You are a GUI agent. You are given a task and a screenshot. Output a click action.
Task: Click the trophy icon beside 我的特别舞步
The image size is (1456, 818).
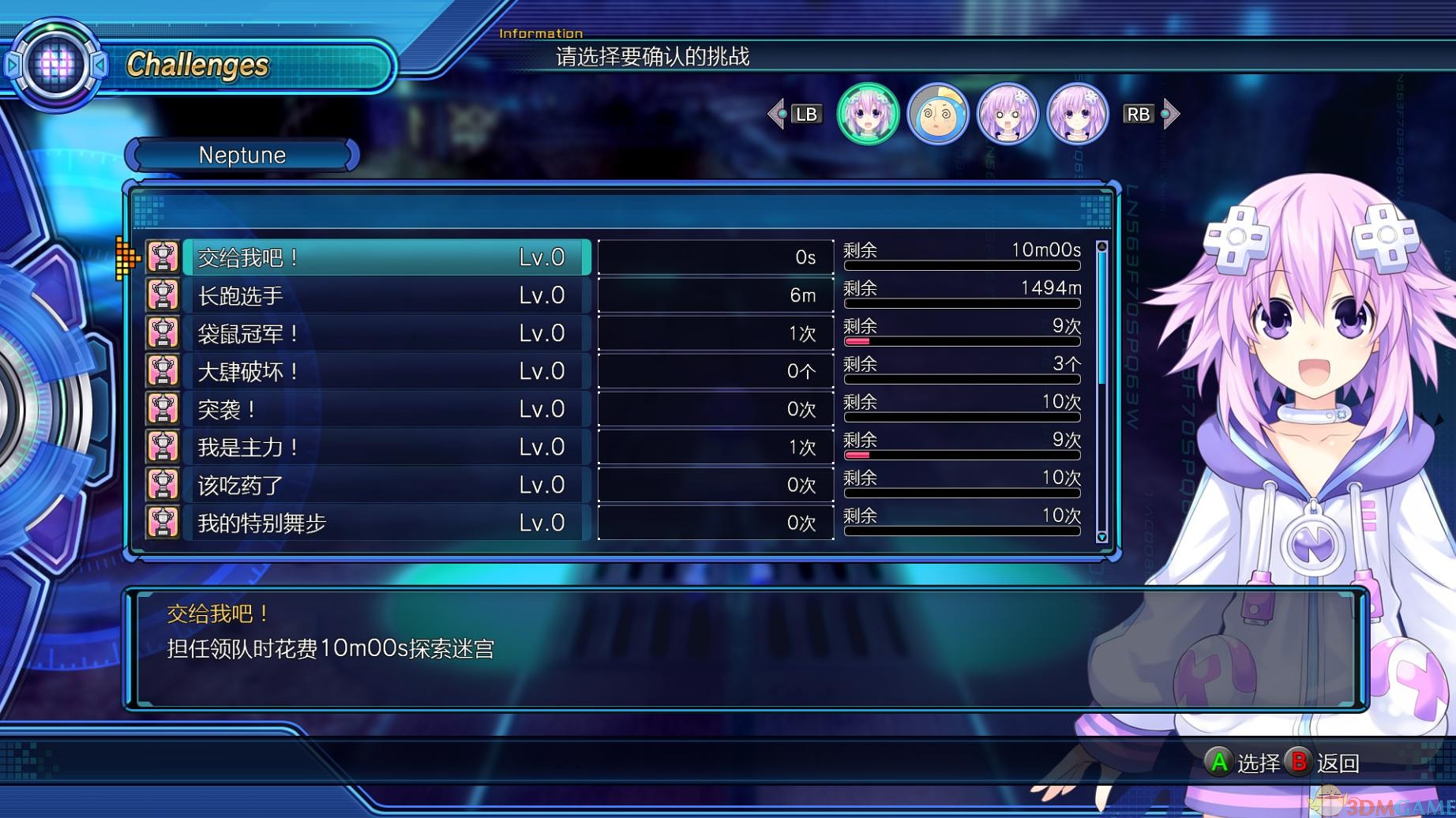(163, 523)
